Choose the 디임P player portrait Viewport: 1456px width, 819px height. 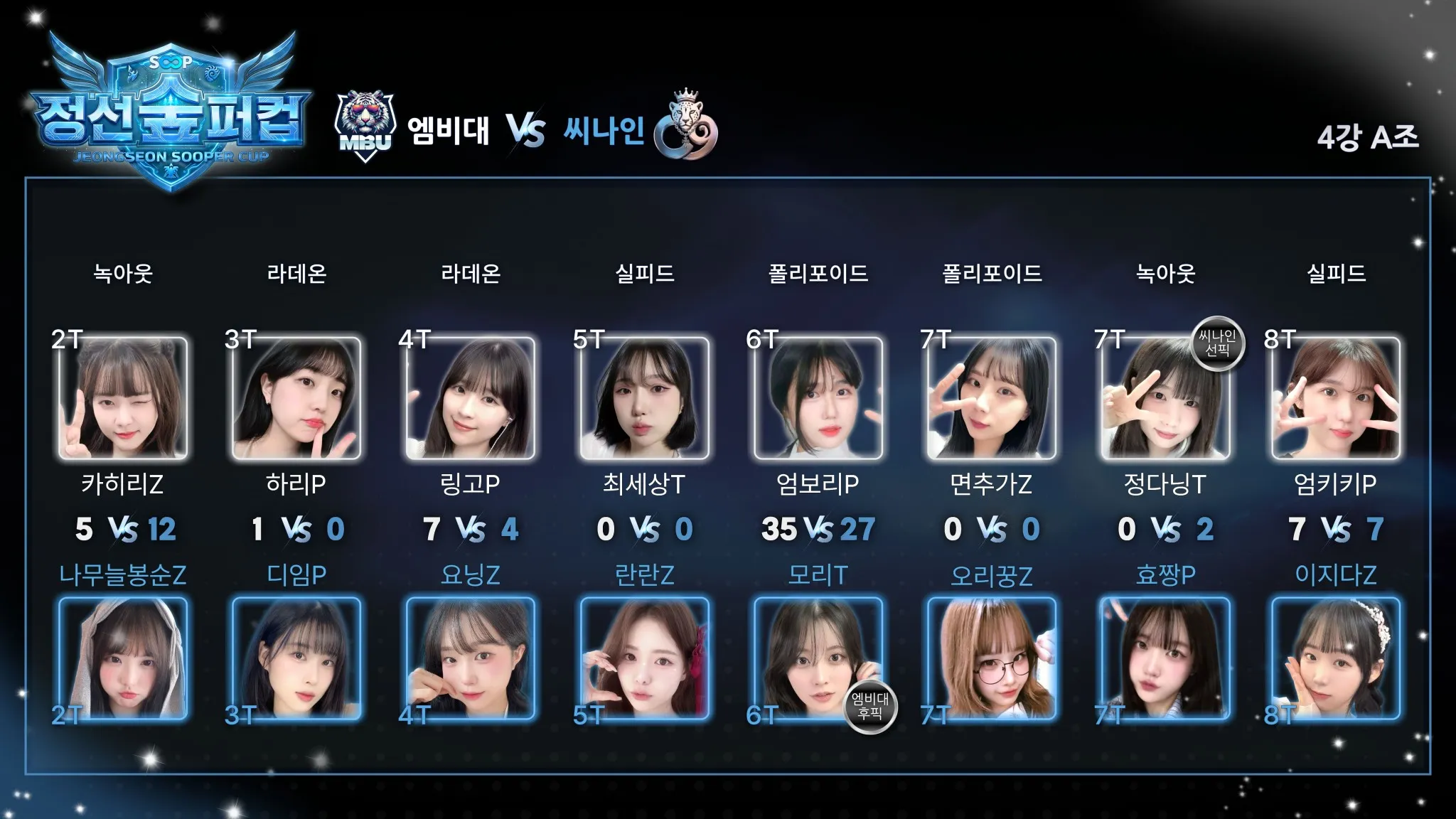[296, 658]
